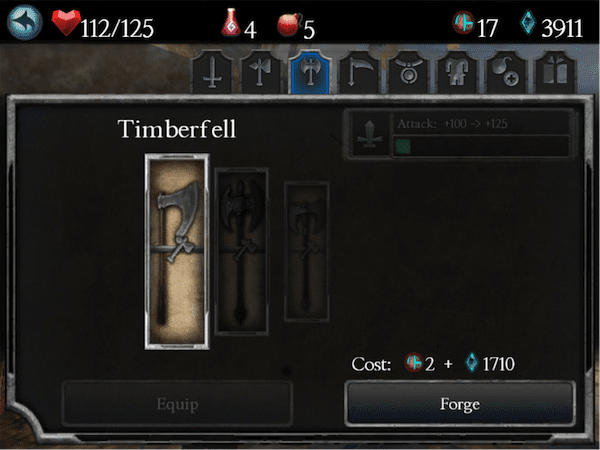Screen dimensions: 600x450
Task: Open the amulet tab
Action: coord(406,72)
